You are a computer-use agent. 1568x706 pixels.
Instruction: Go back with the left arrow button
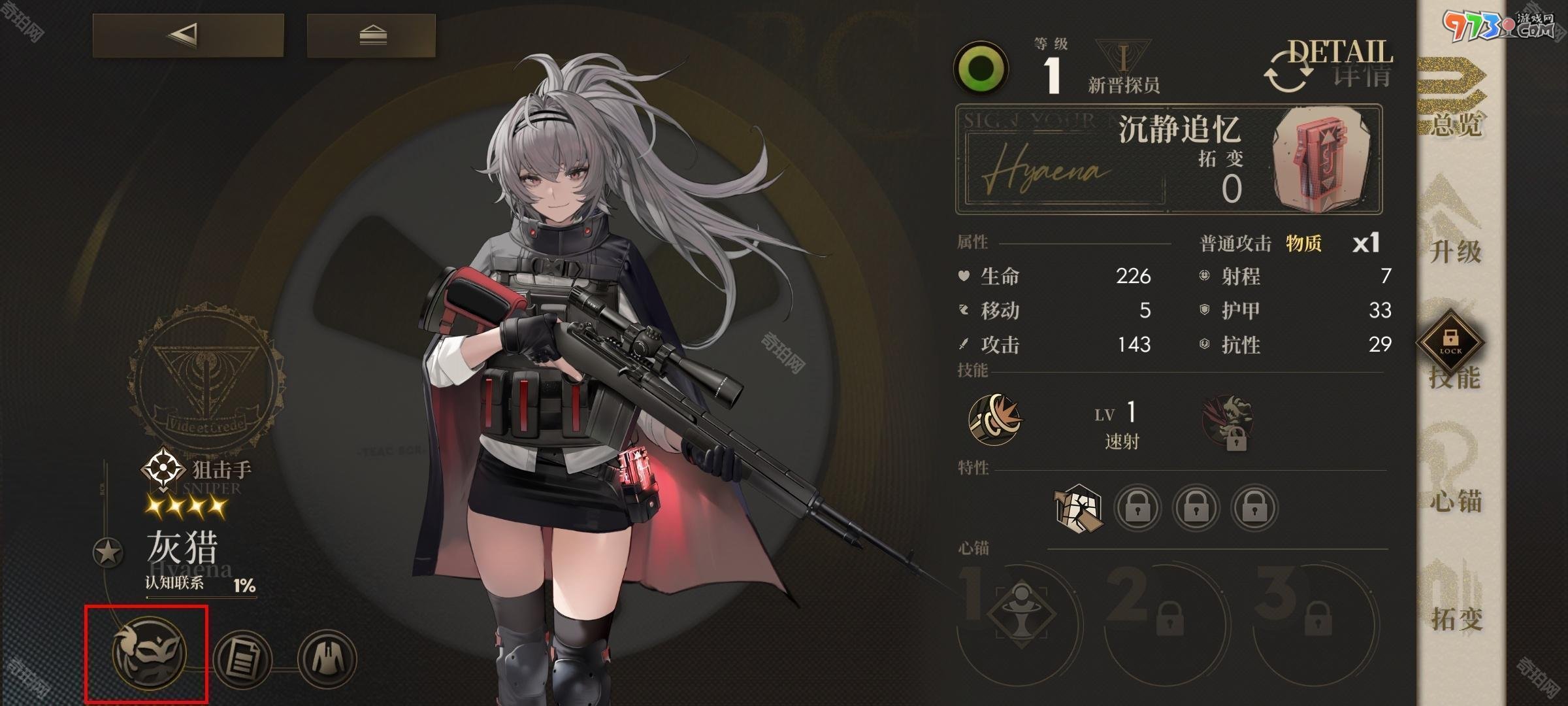tap(188, 35)
